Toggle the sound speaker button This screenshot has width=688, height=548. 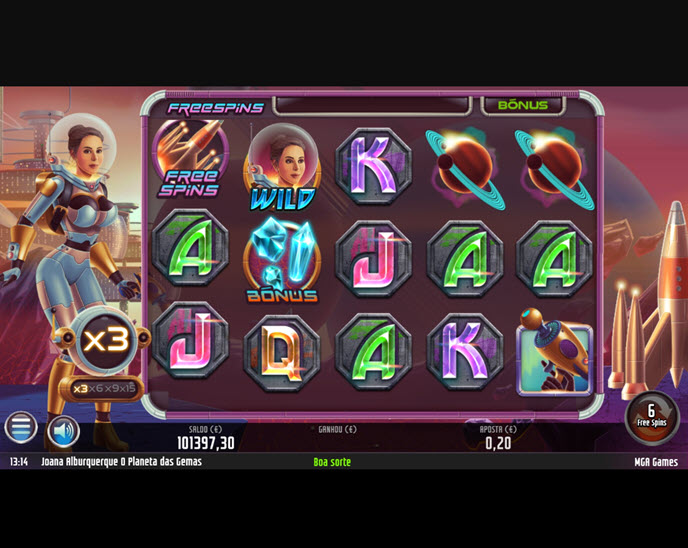click(x=63, y=431)
